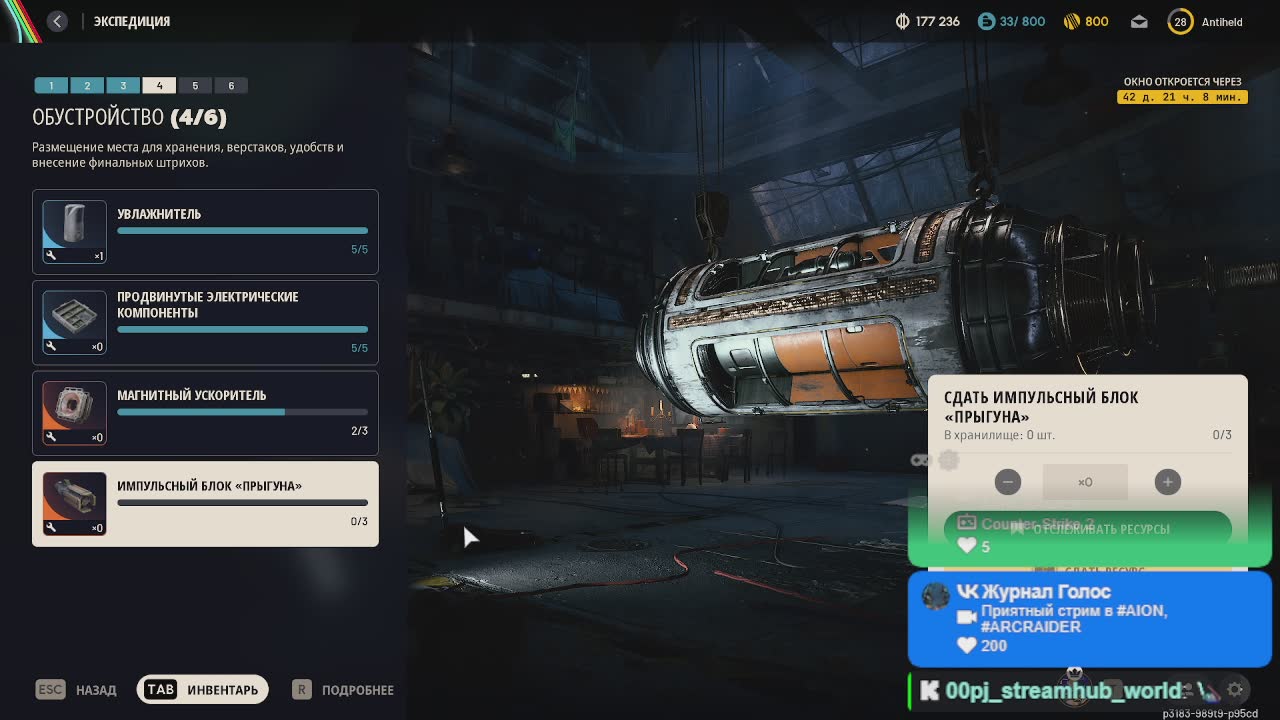
Task: Decrease the deposit amount with minus
Action: 1008,482
